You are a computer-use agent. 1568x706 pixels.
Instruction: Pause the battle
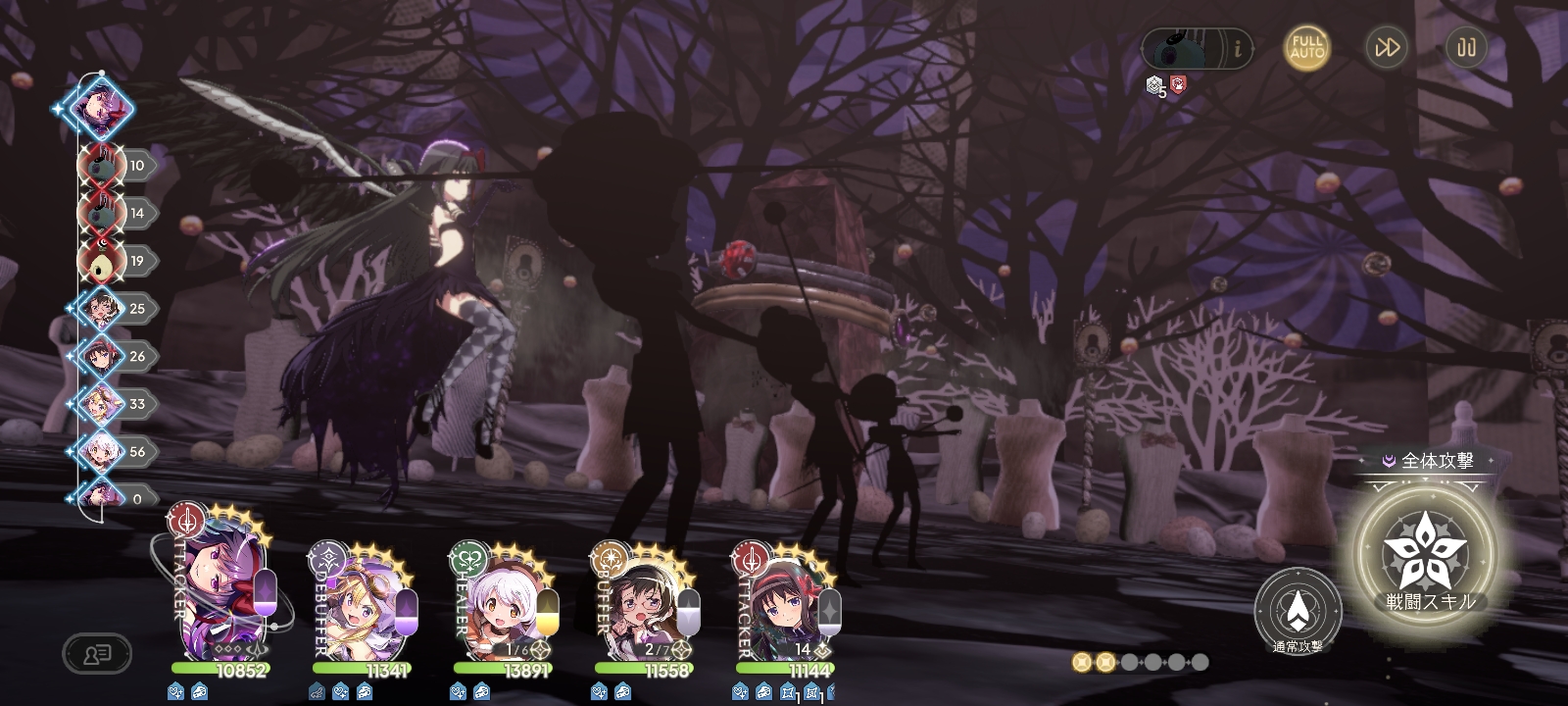tap(1466, 47)
